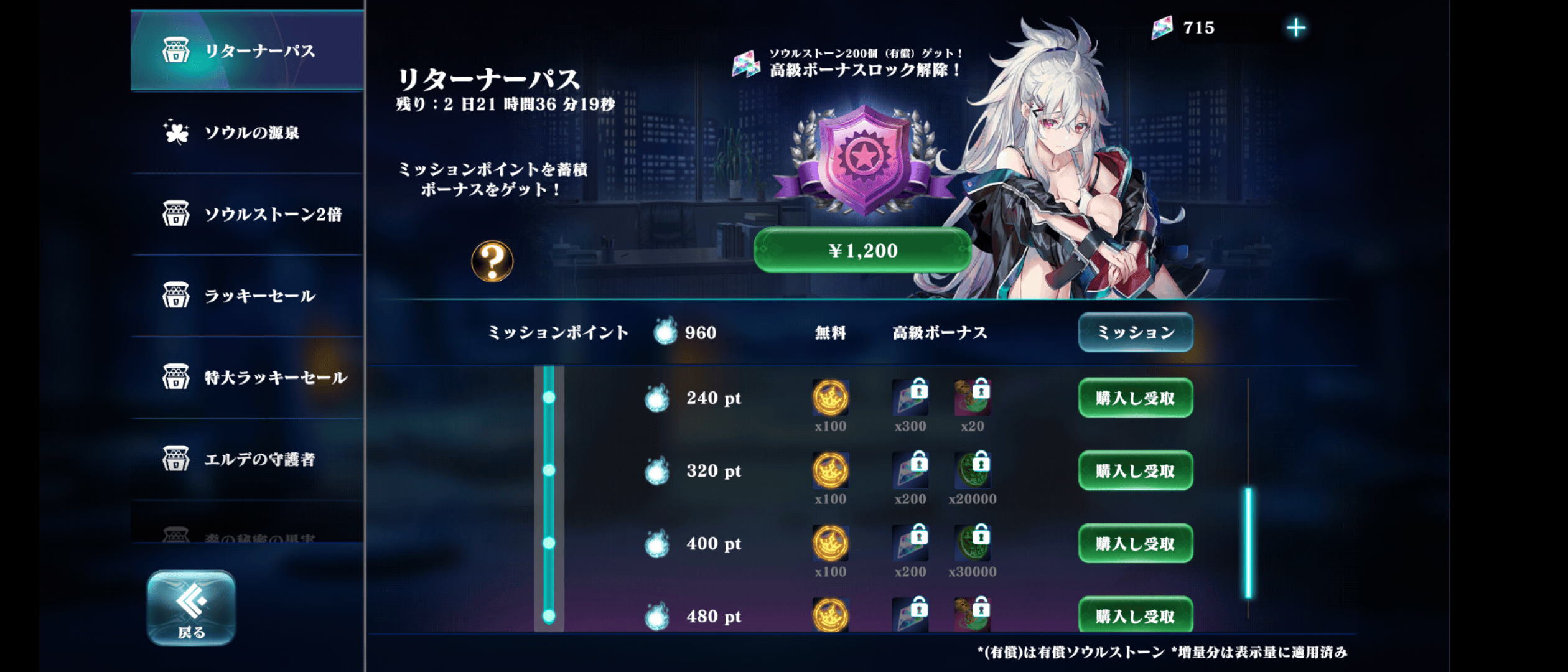
Task: Click 購入し受取 for the 240 pt row
Action: [x=1135, y=398]
